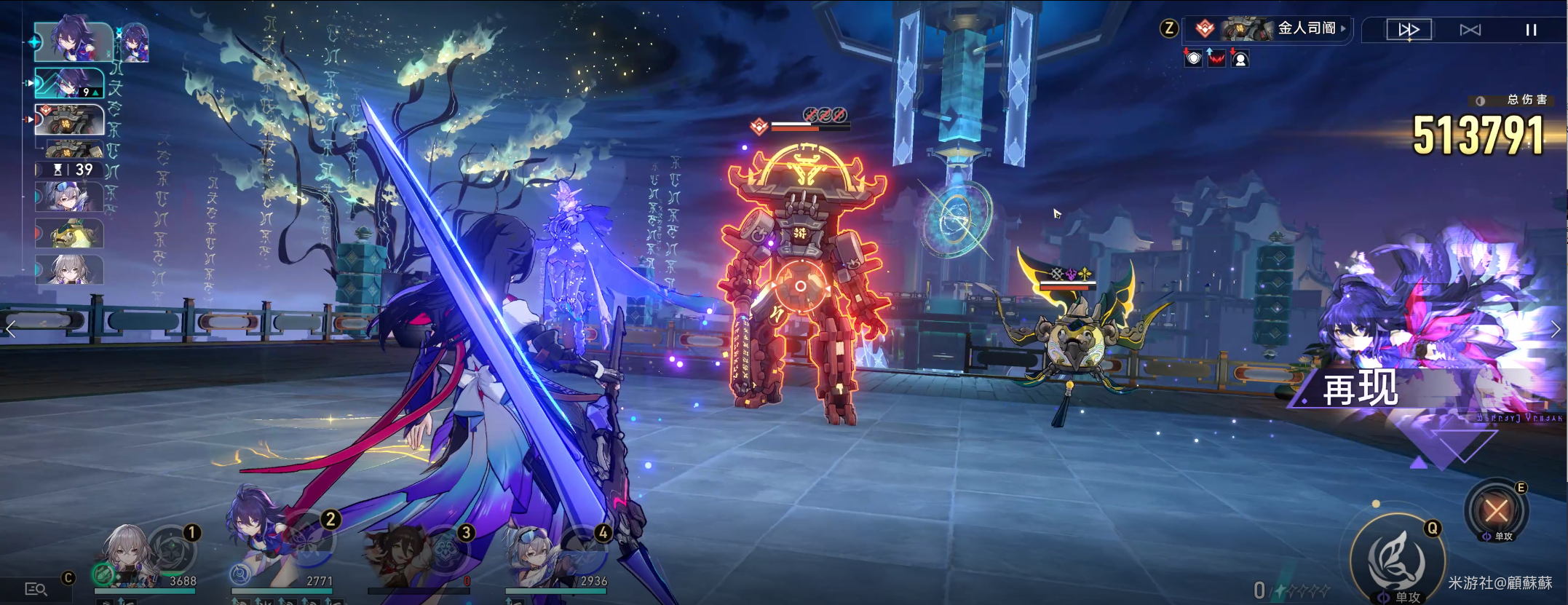Pause the battle
Image resolution: width=1568 pixels, height=605 pixels.
point(1531,30)
